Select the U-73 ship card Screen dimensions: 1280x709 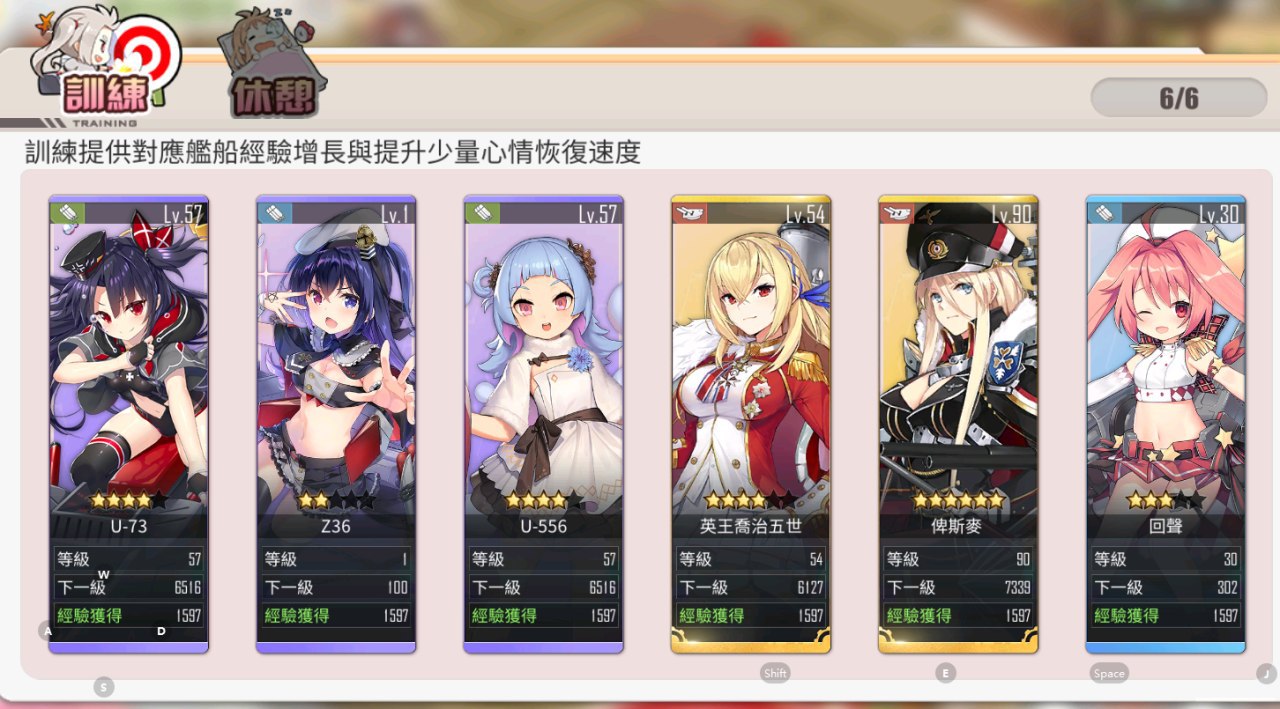tap(129, 400)
